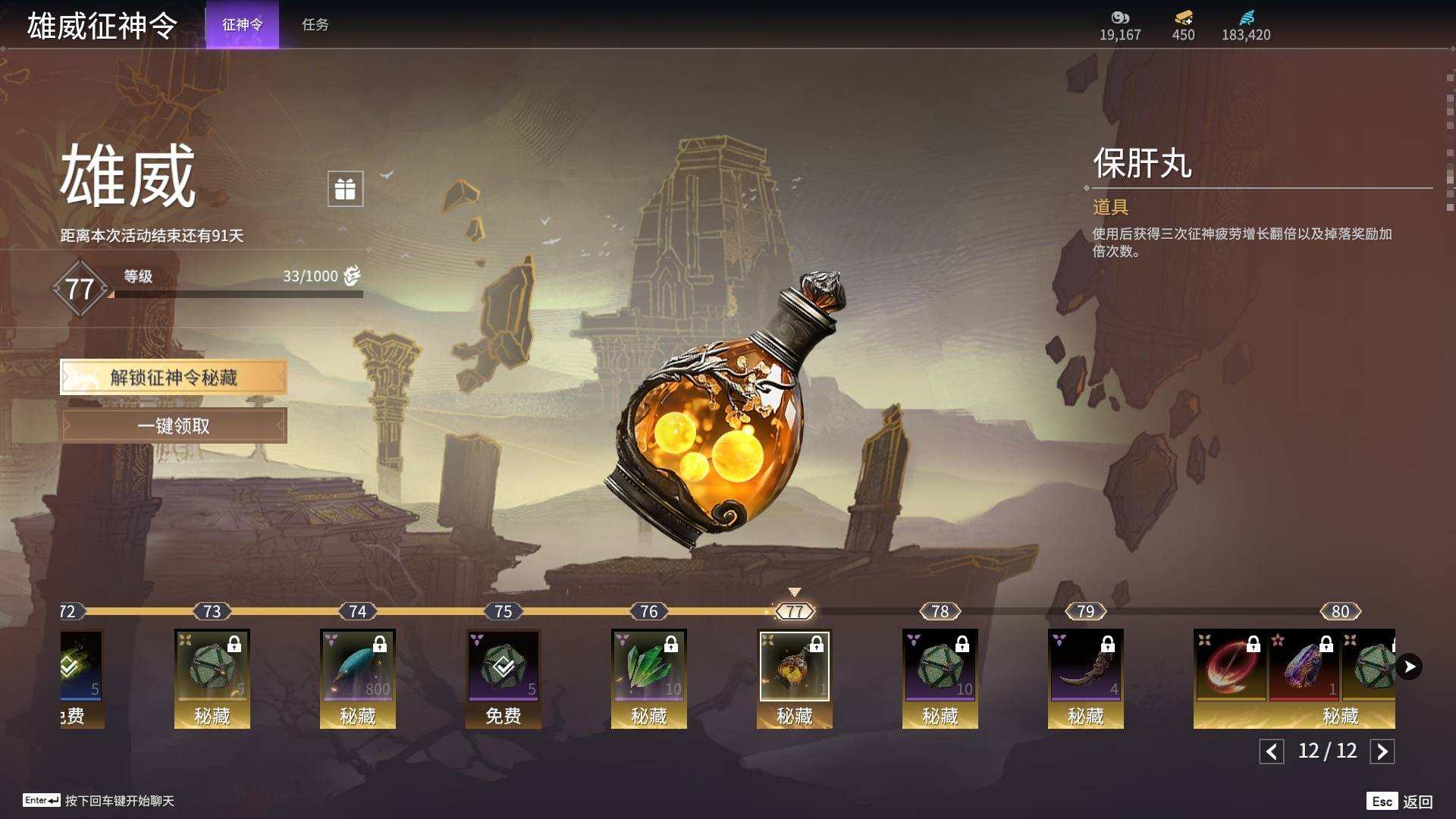Select the blue feather reward at level 74
Viewport: 1456px width, 819px height.
(358, 667)
